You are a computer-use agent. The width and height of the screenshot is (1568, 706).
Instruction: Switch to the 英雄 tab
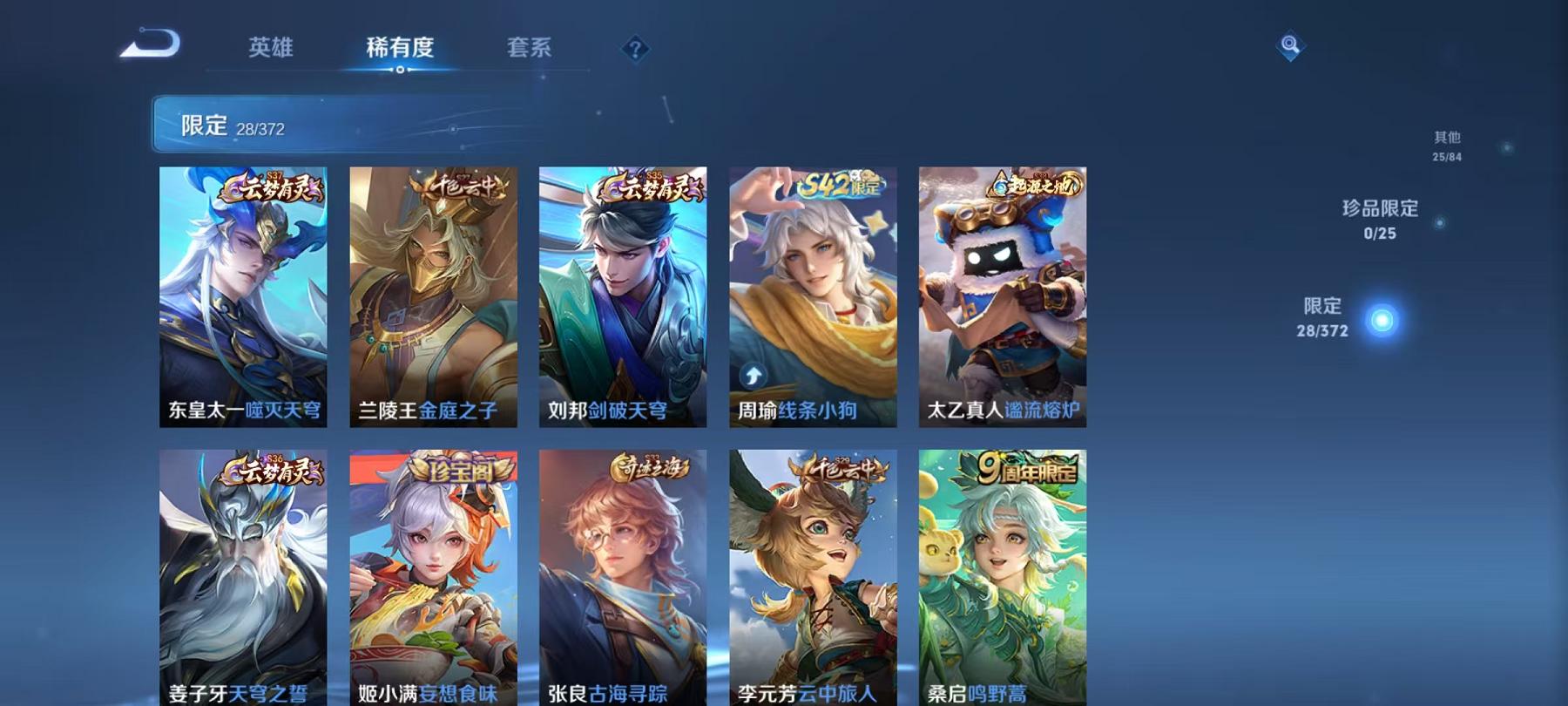(271, 49)
